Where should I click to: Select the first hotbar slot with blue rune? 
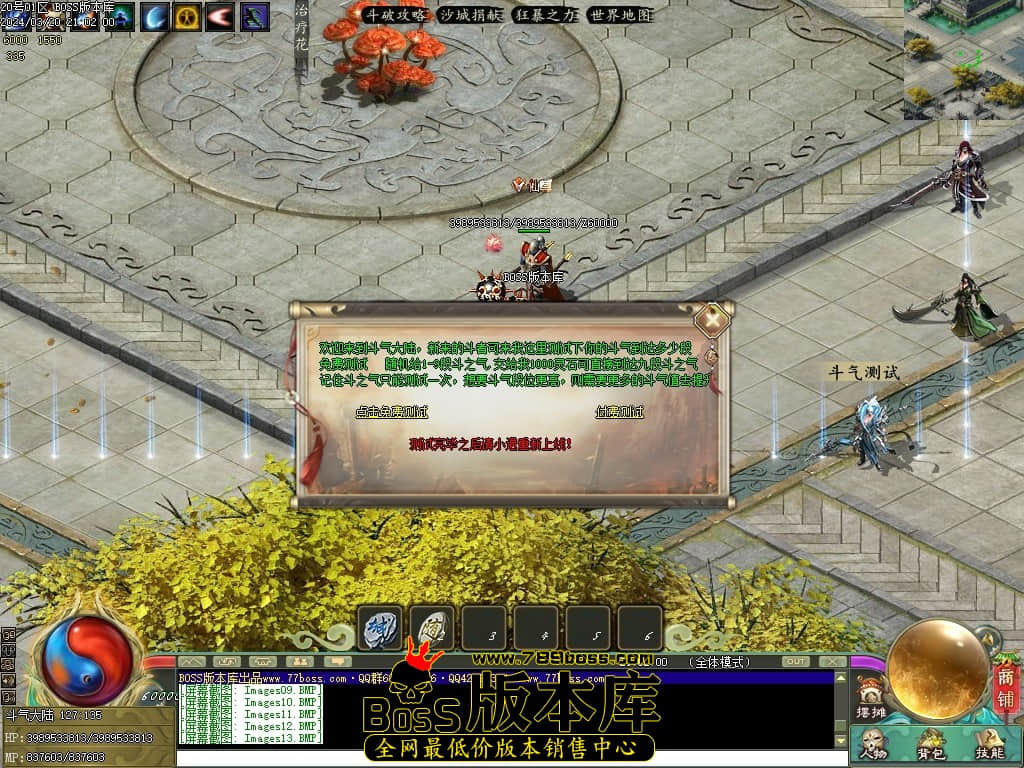(380, 627)
